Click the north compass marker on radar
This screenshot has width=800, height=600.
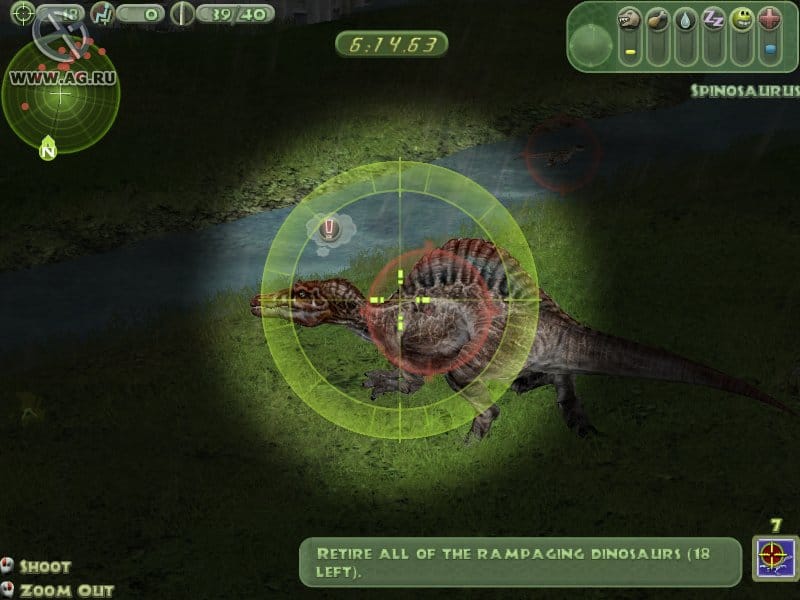[47, 151]
